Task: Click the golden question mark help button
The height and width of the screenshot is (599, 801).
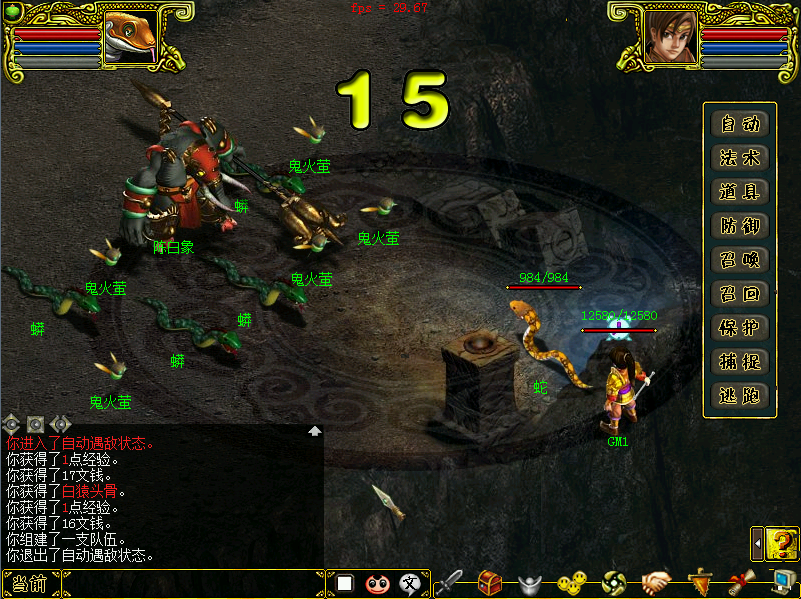Action: point(782,543)
